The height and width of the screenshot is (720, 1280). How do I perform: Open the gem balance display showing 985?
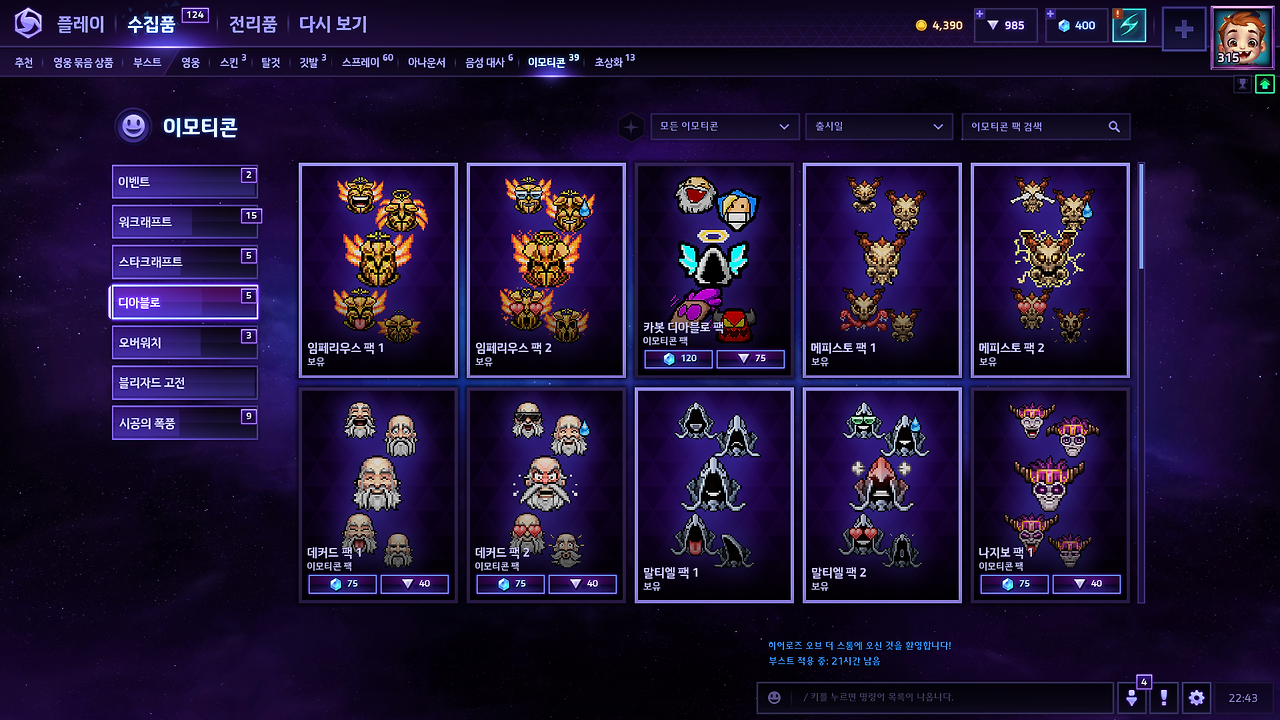(1005, 25)
